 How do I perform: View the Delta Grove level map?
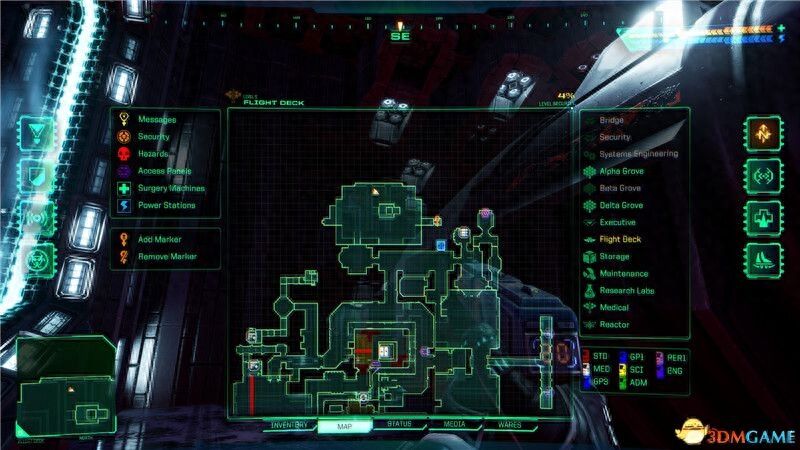click(x=620, y=205)
